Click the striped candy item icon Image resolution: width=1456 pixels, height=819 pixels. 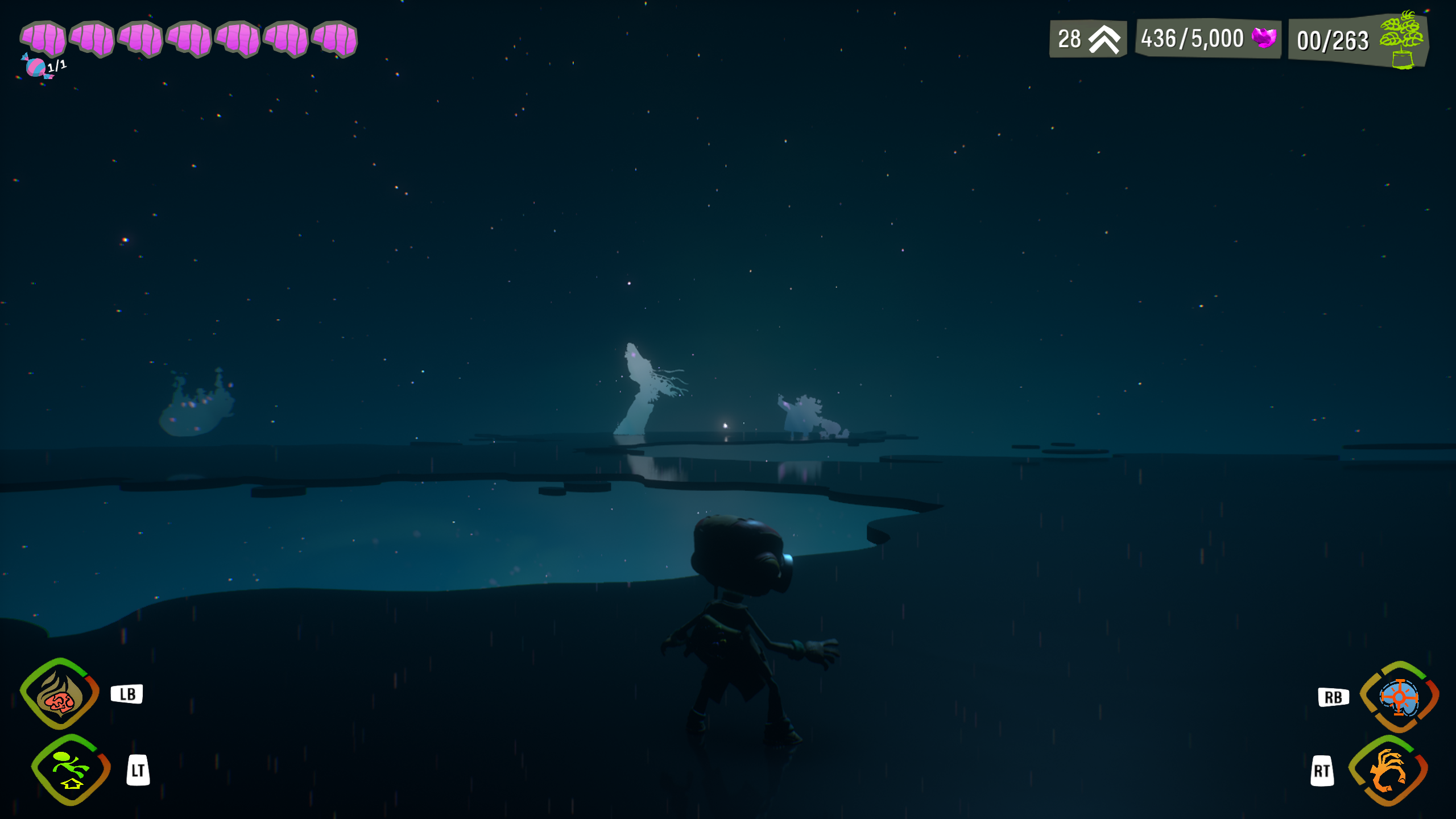[x=36, y=67]
